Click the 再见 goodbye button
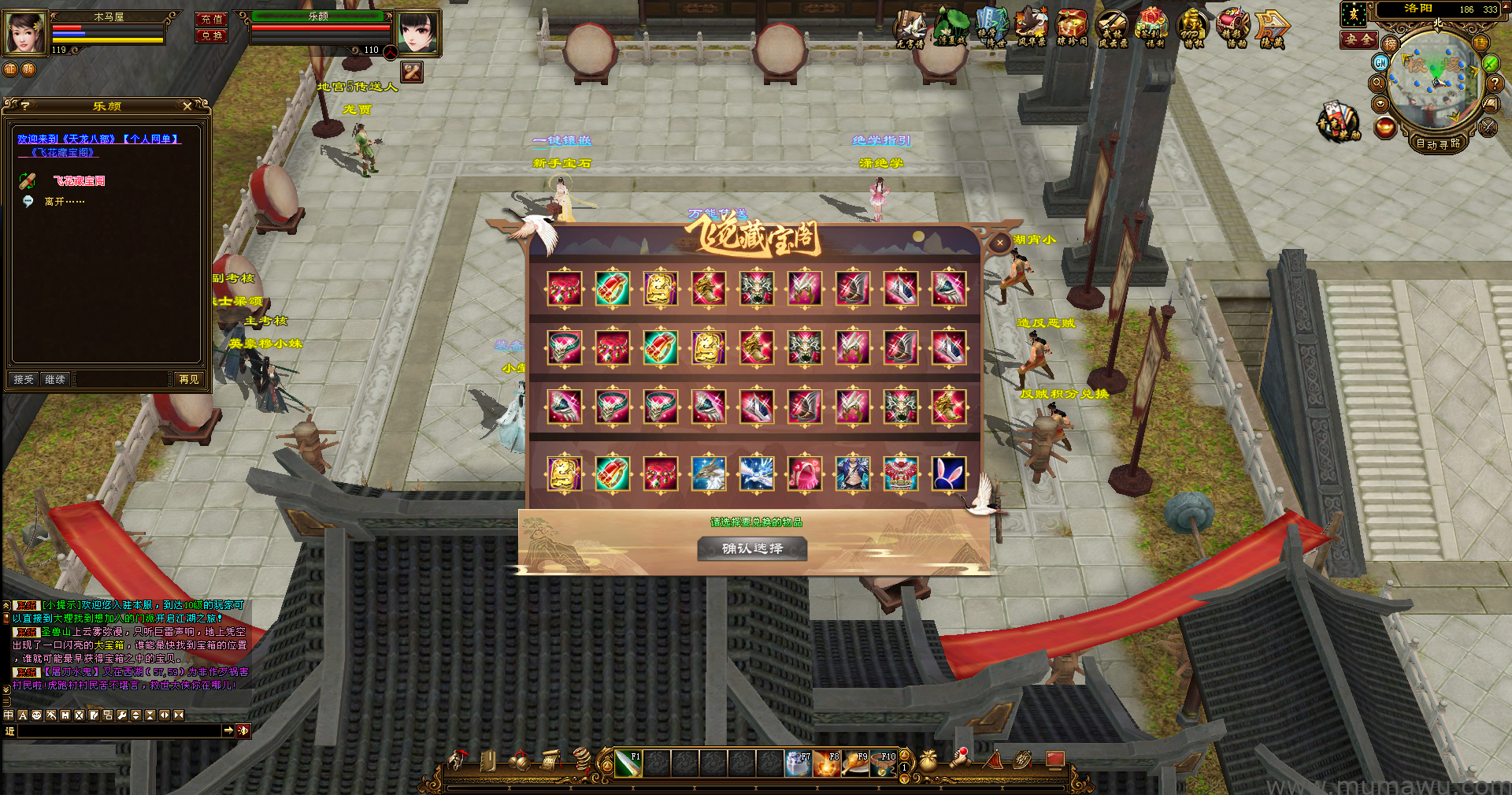 tap(189, 380)
